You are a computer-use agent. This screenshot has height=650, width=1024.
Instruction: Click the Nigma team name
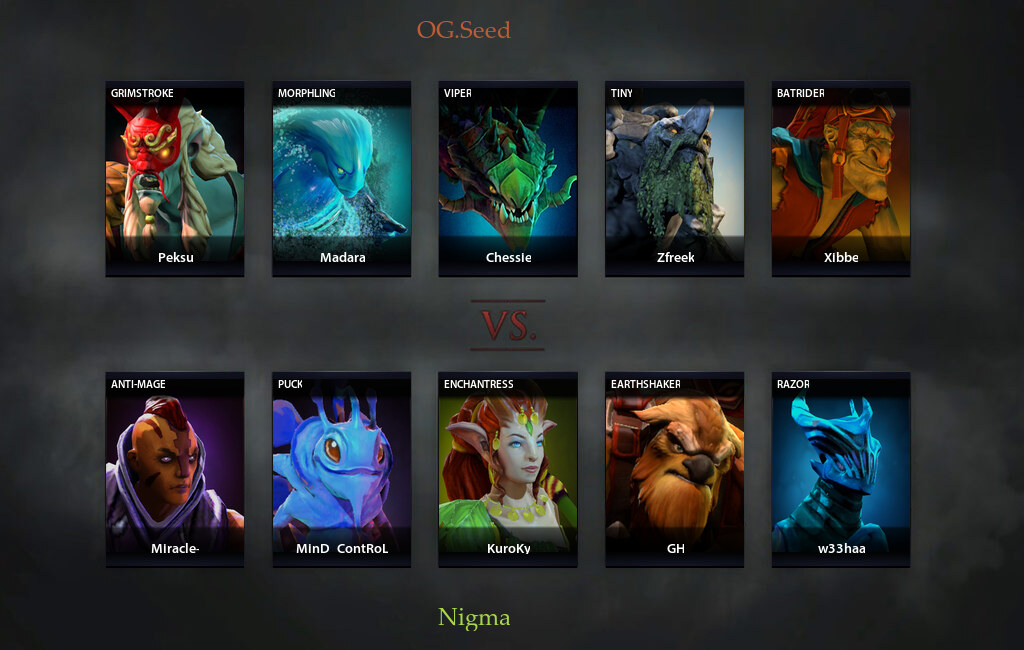click(474, 618)
